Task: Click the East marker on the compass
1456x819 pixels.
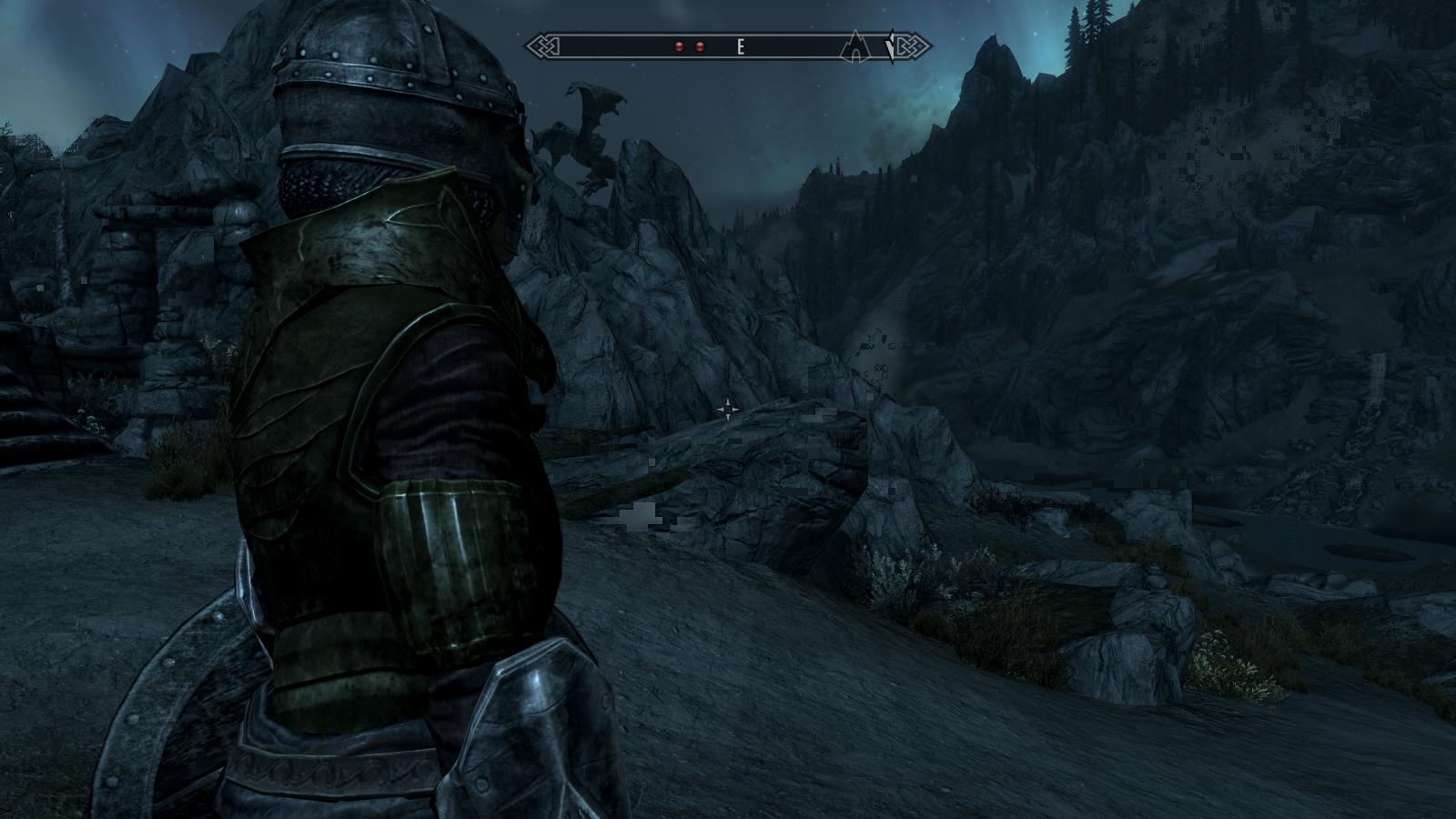Action: coord(741,46)
